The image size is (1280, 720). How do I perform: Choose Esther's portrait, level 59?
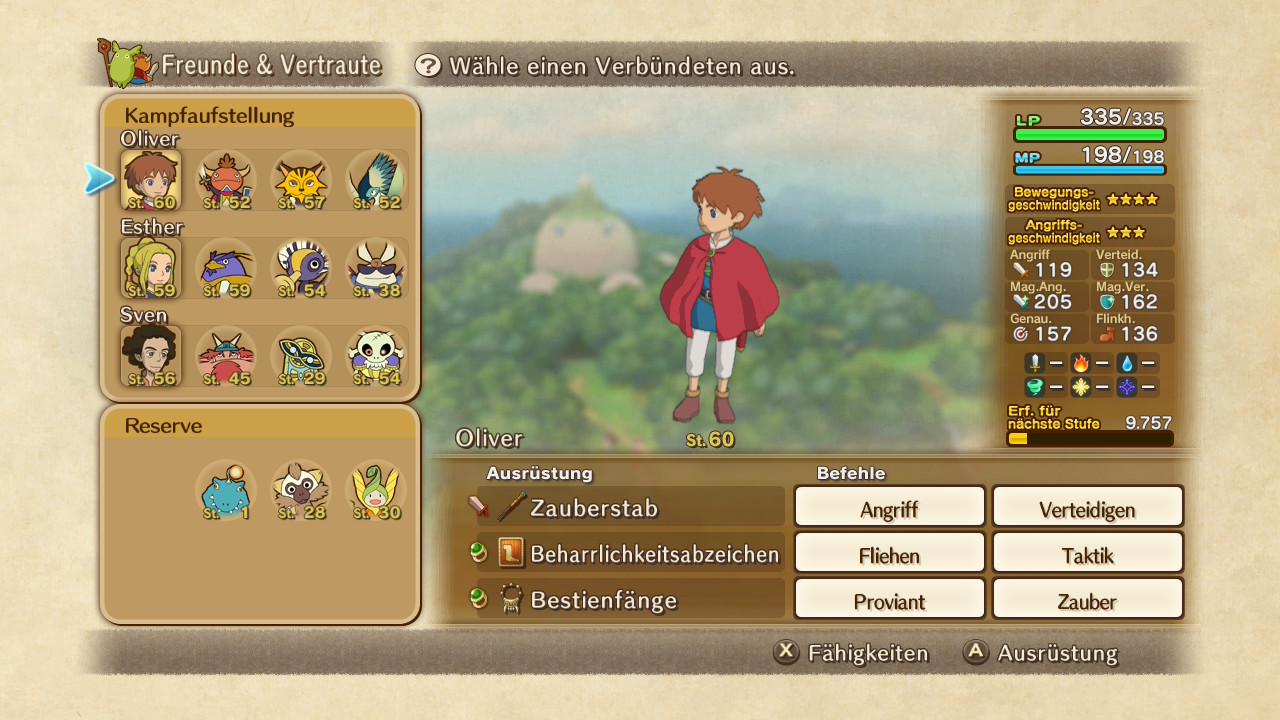[x=151, y=268]
